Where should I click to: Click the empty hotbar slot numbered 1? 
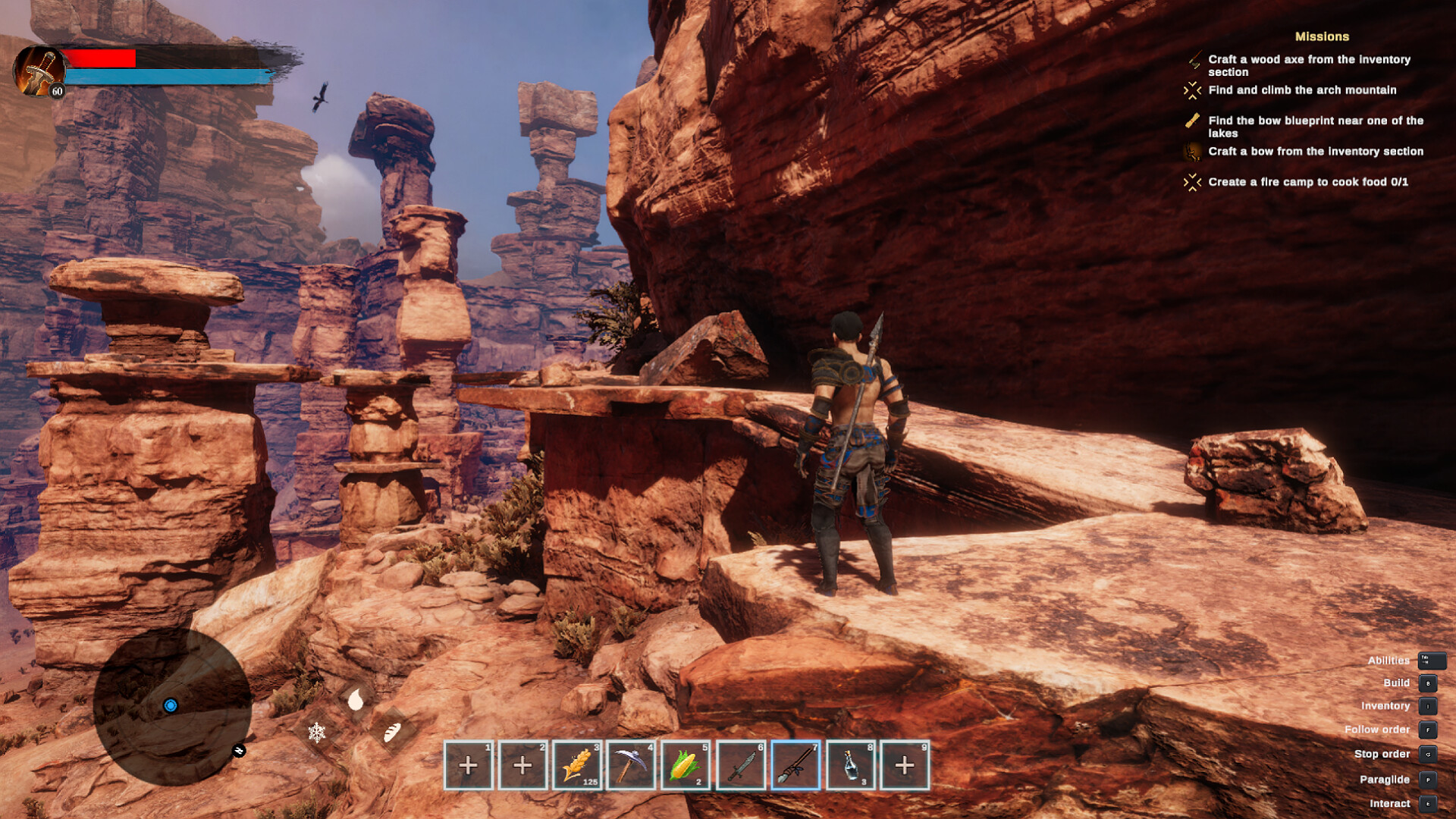pyautogui.click(x=468, y=765)
